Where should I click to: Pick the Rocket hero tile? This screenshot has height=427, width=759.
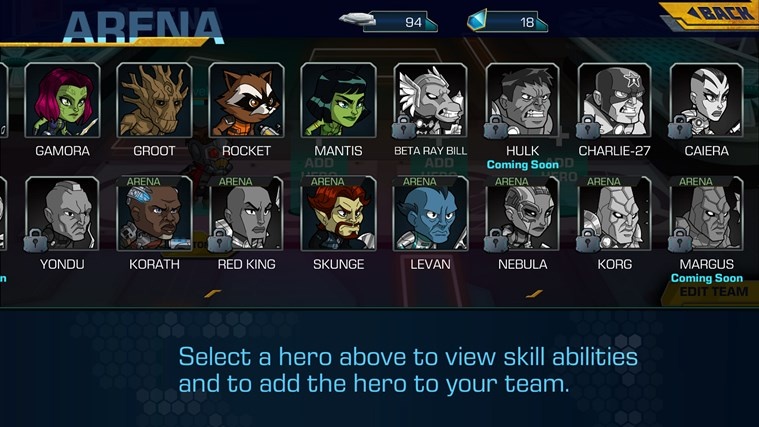tap(246, 101)
